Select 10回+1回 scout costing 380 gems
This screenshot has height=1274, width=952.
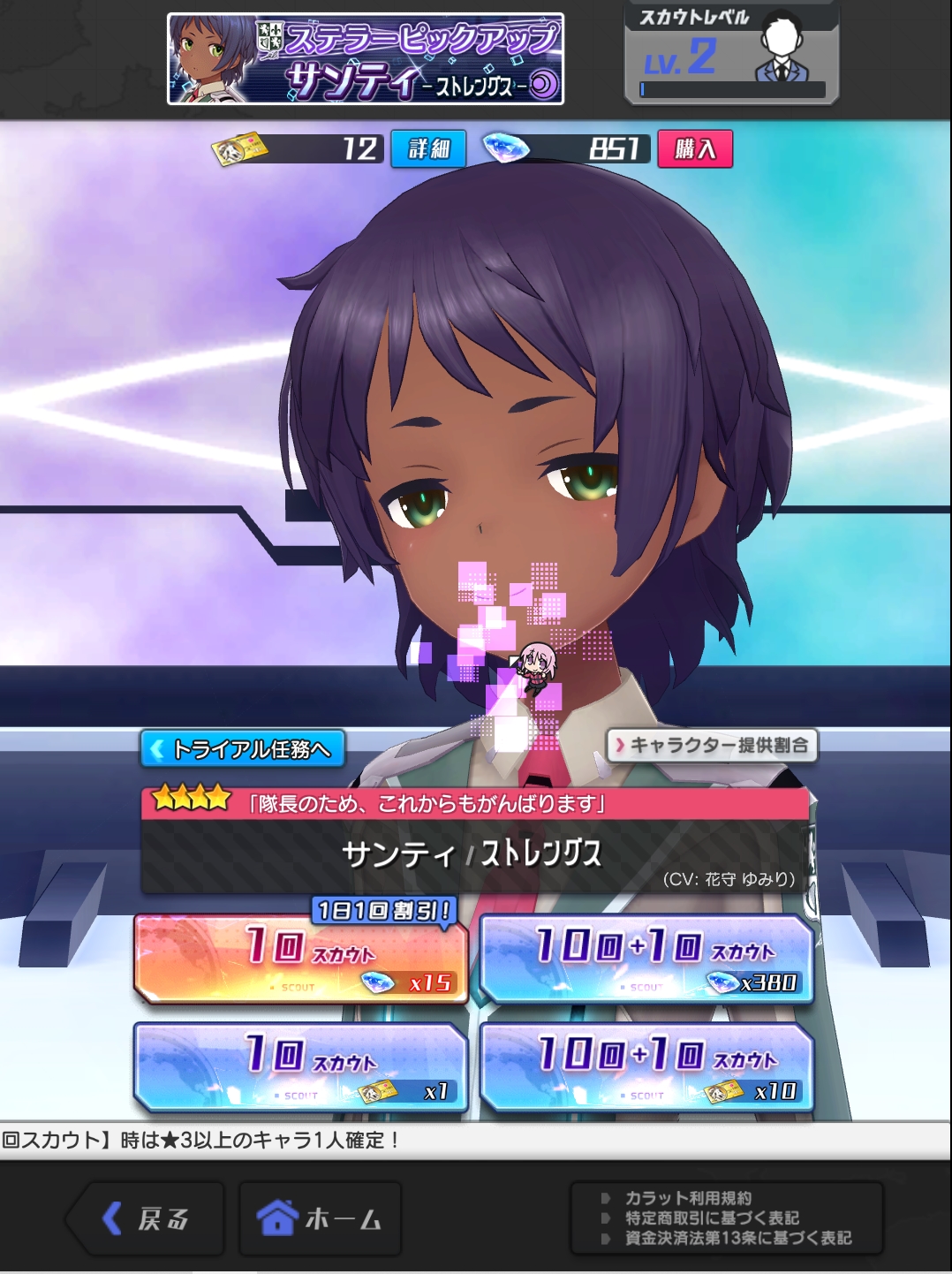[646, 960]
